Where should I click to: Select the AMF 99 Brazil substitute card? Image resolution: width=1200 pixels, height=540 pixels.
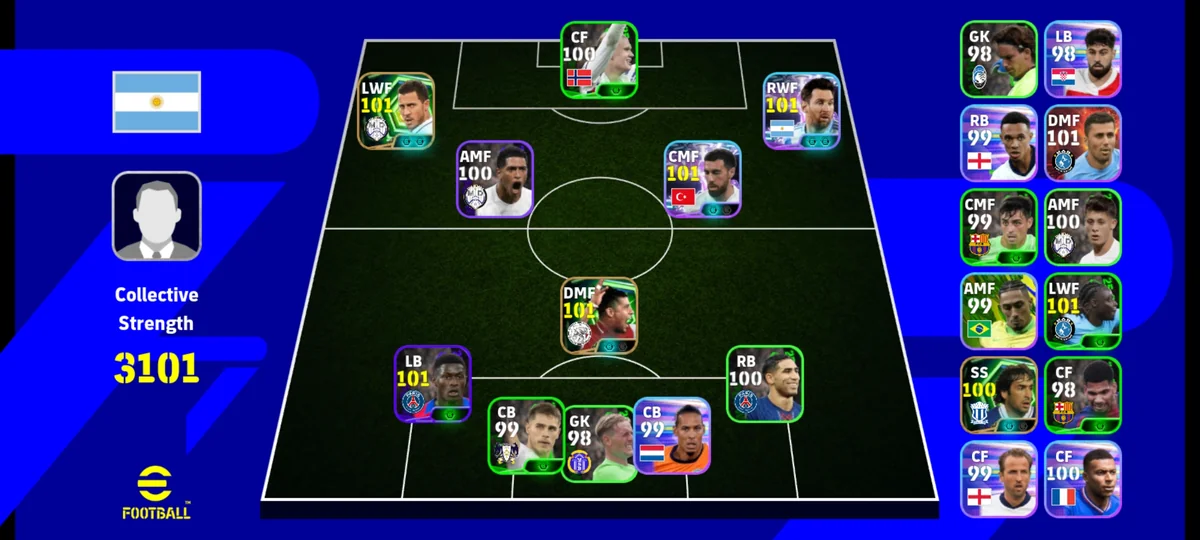pos(999,311)
